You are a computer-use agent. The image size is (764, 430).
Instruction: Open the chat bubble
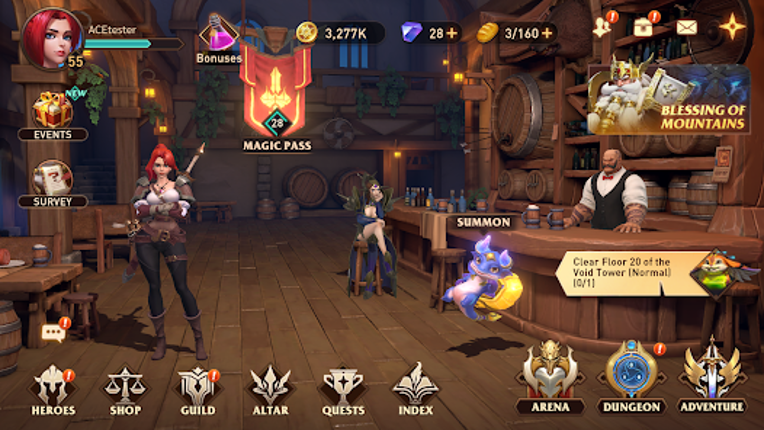click(x=54, y=333)
